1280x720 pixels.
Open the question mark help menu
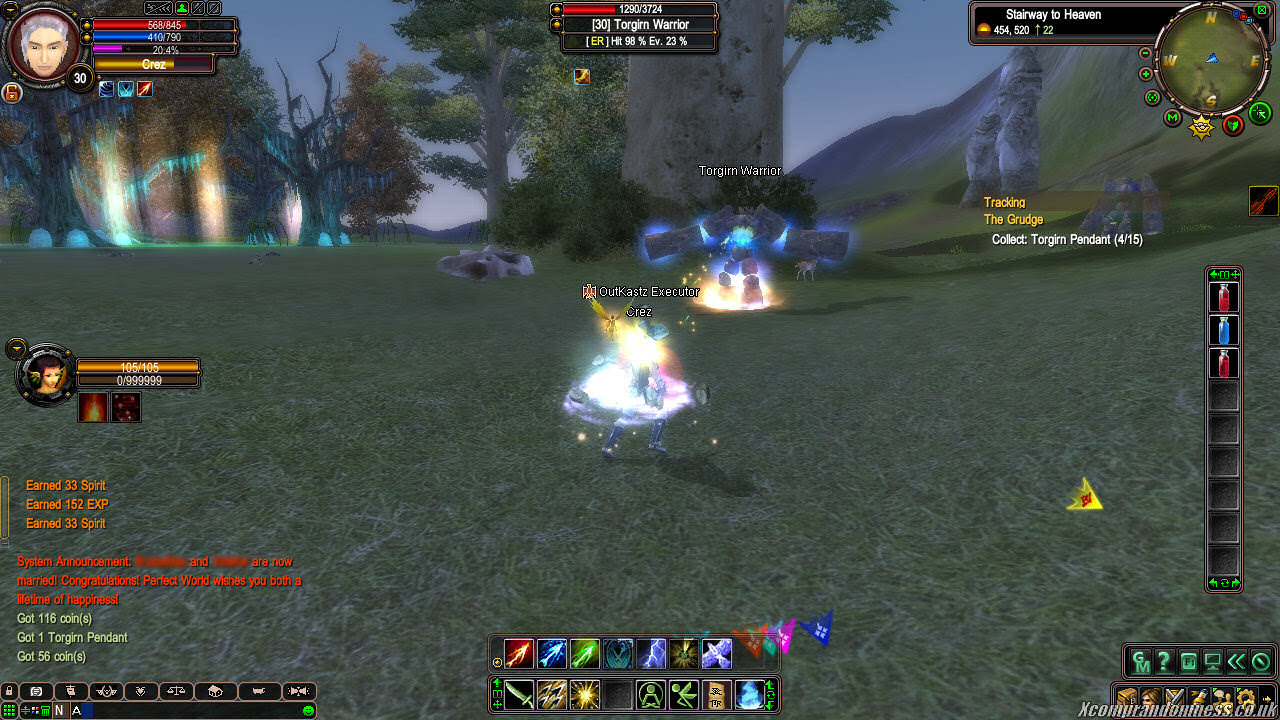(x=1164, y=661)
